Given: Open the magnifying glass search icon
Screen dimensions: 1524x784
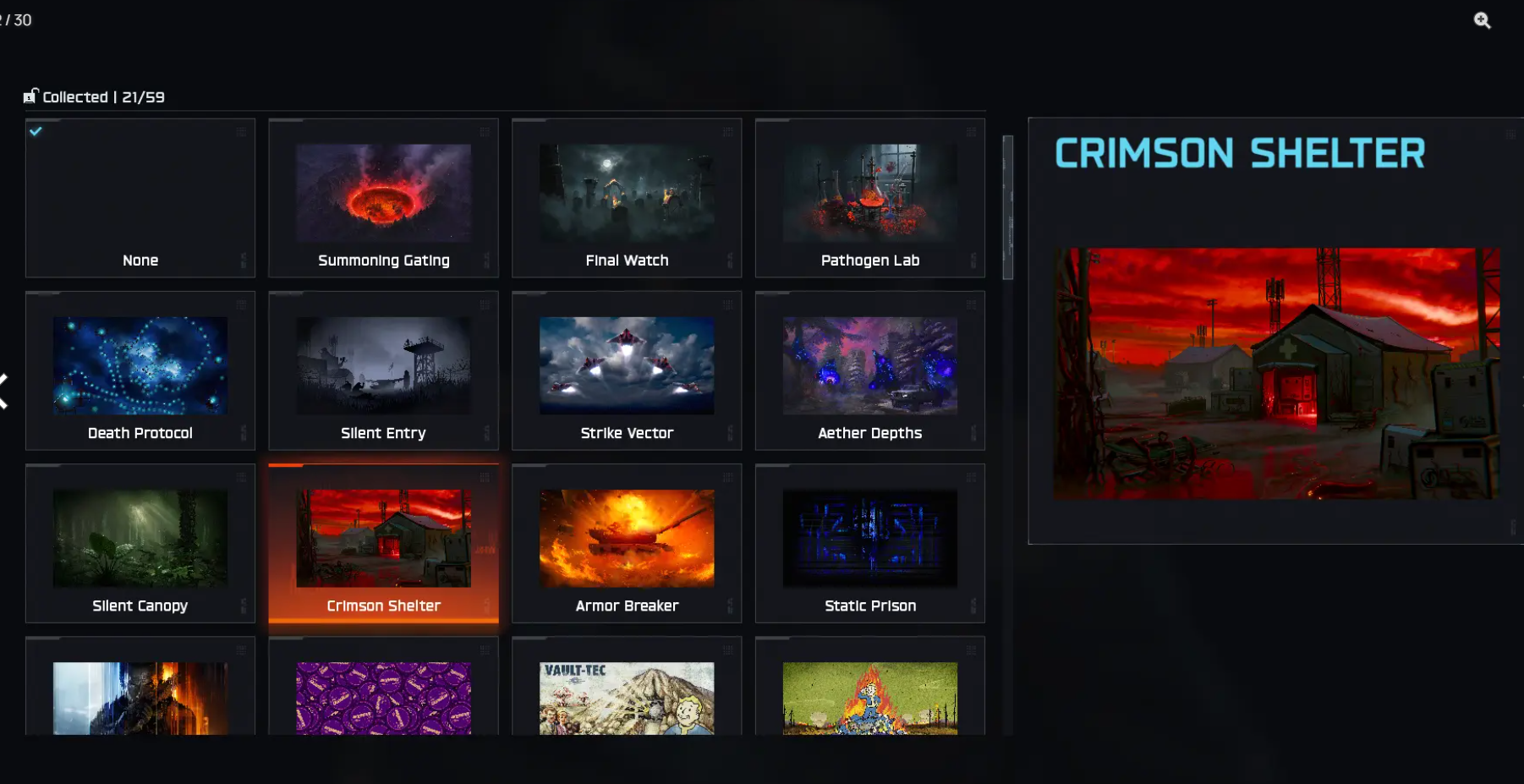Looking at the screenshot, I should pos(1482,20).
